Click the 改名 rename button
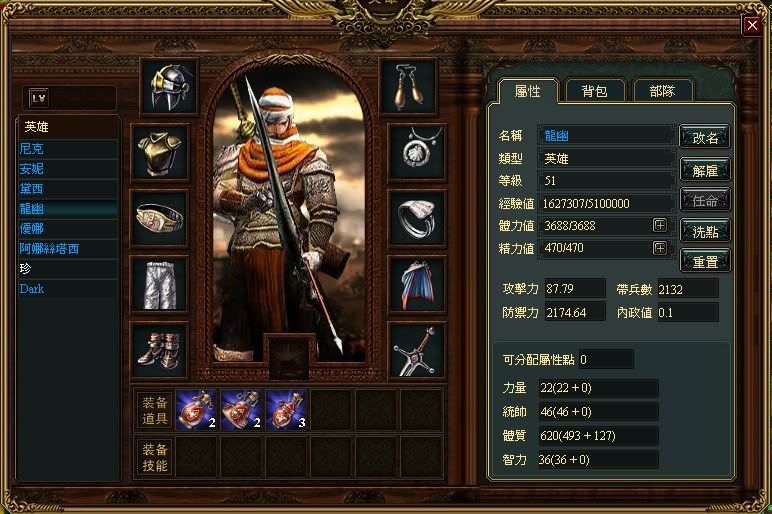The height and width of the screenshot is (514, 772). tap(704, 137)
